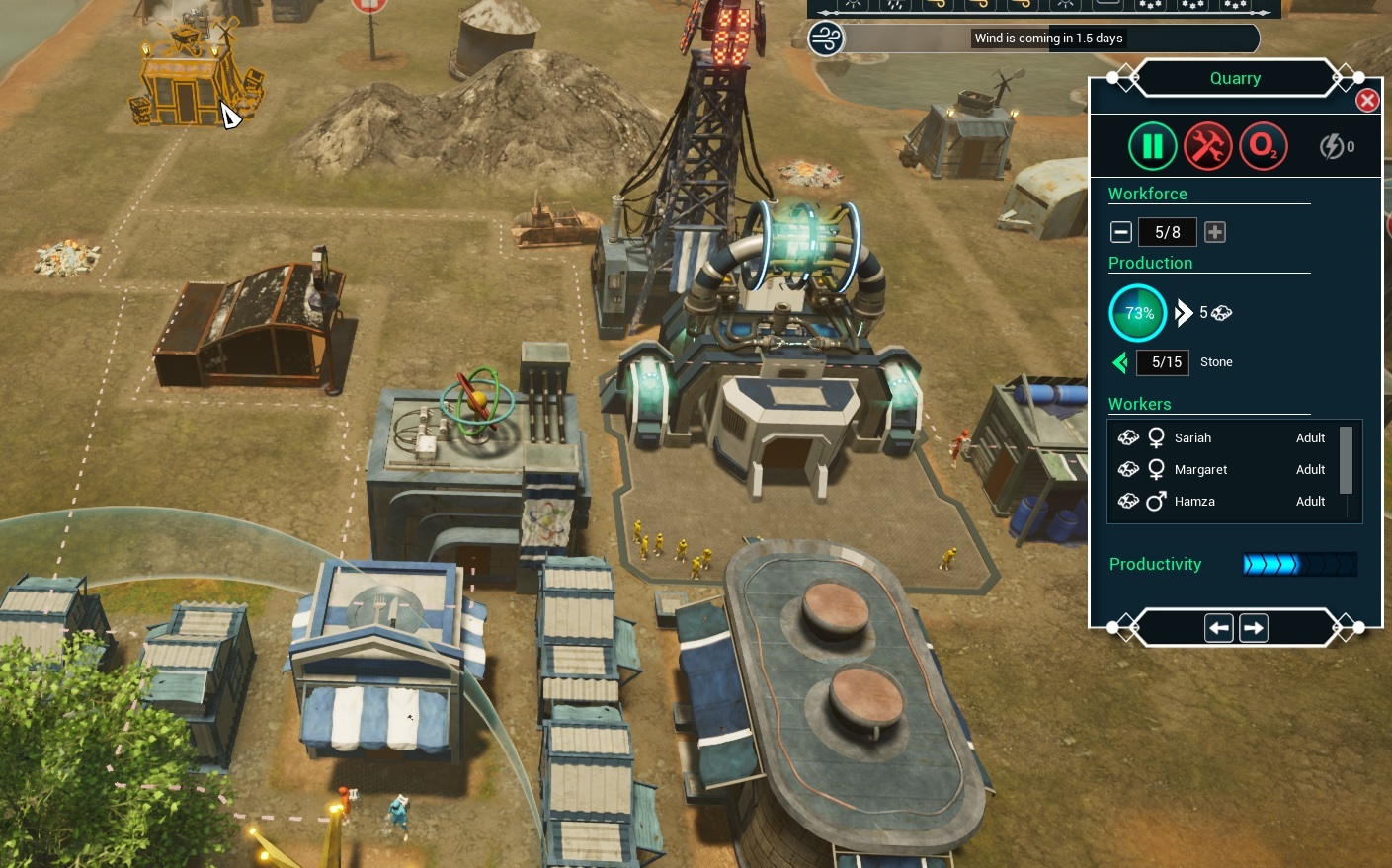The width and height of the screenshot is (1392, 868).
Task: Click the lightning energy consumption icon
Action: click(1332, 146)
